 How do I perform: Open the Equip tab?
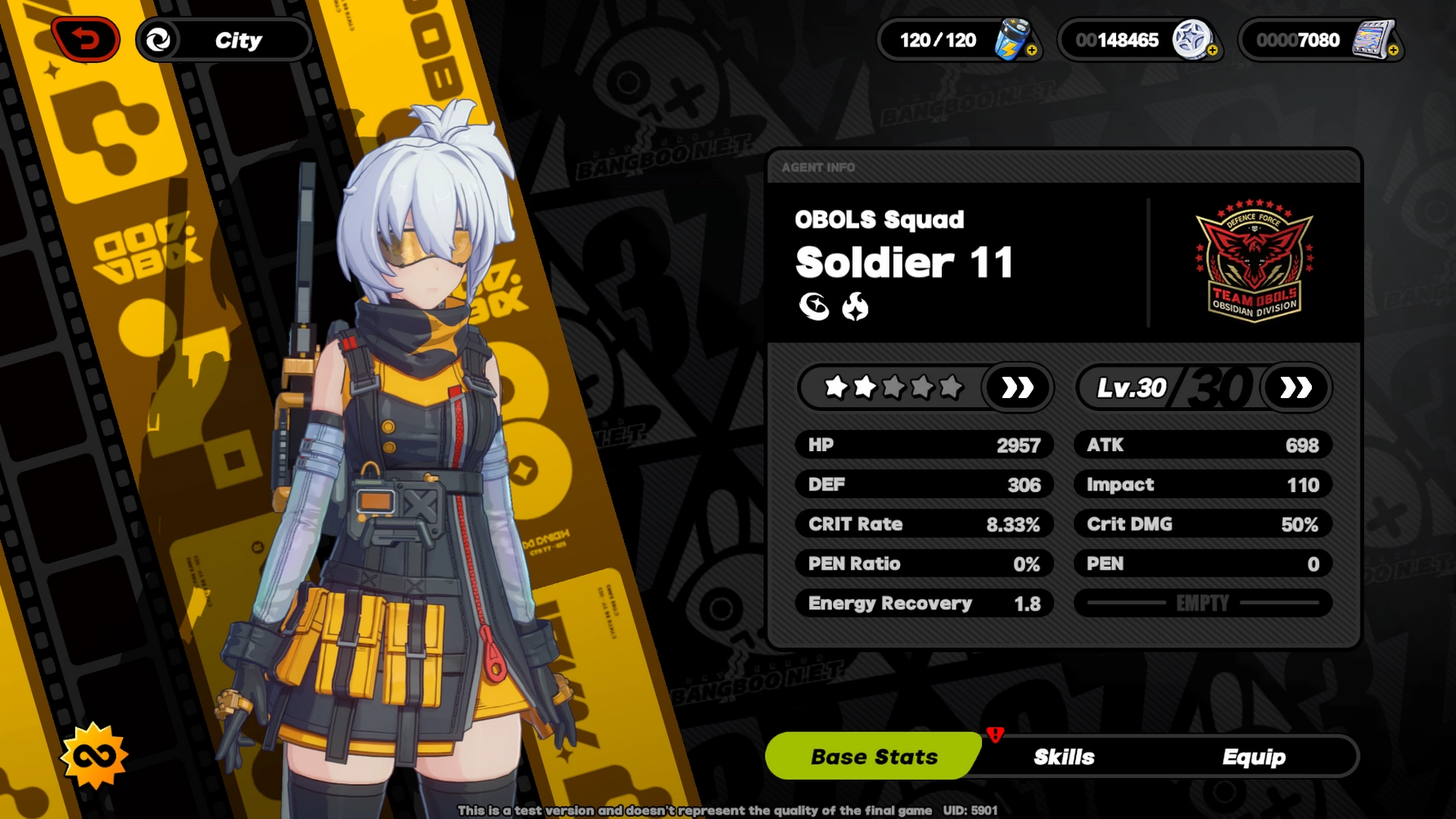coord(1254,757)
